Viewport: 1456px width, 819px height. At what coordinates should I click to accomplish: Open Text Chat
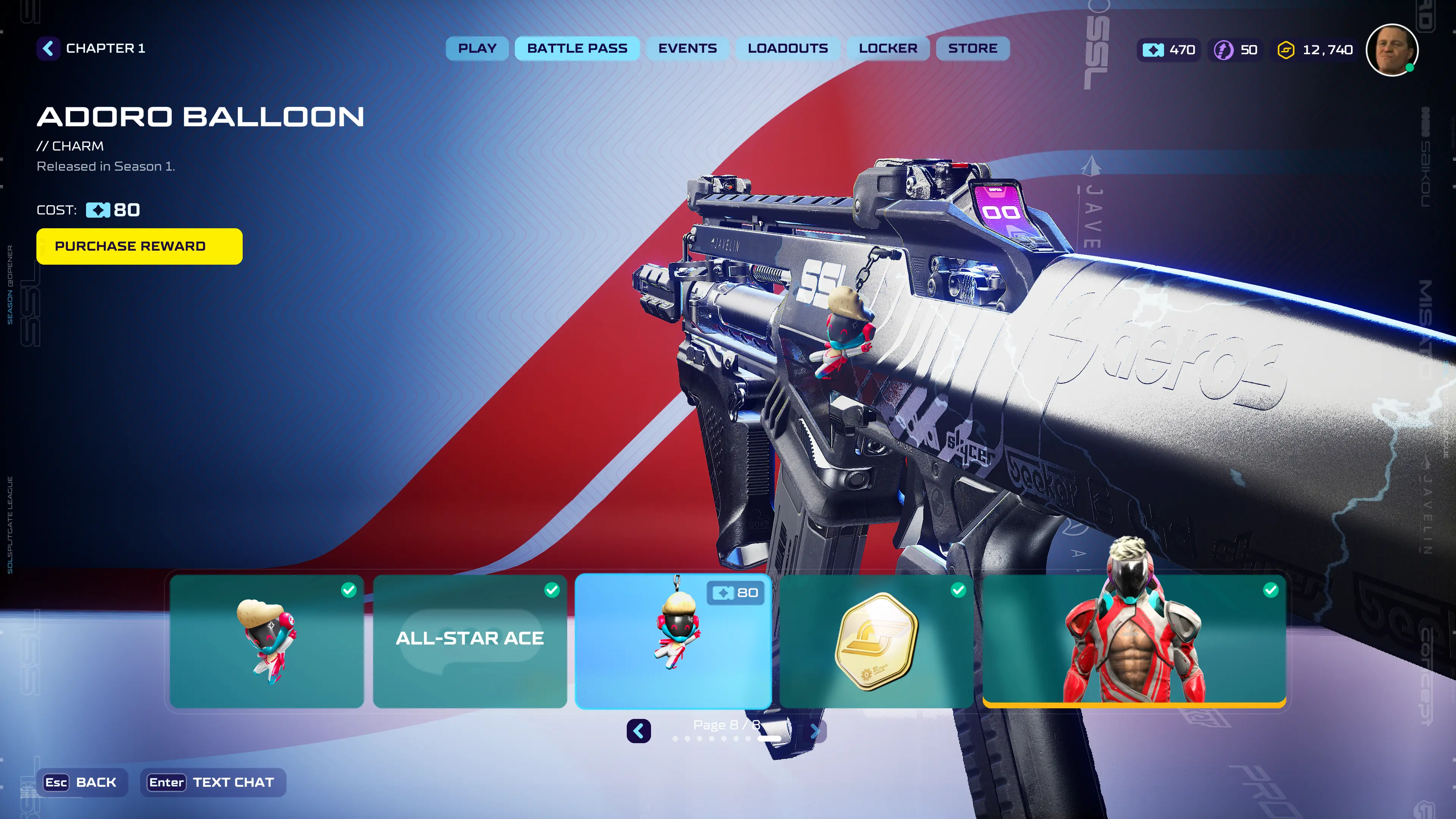coord(212,782)
